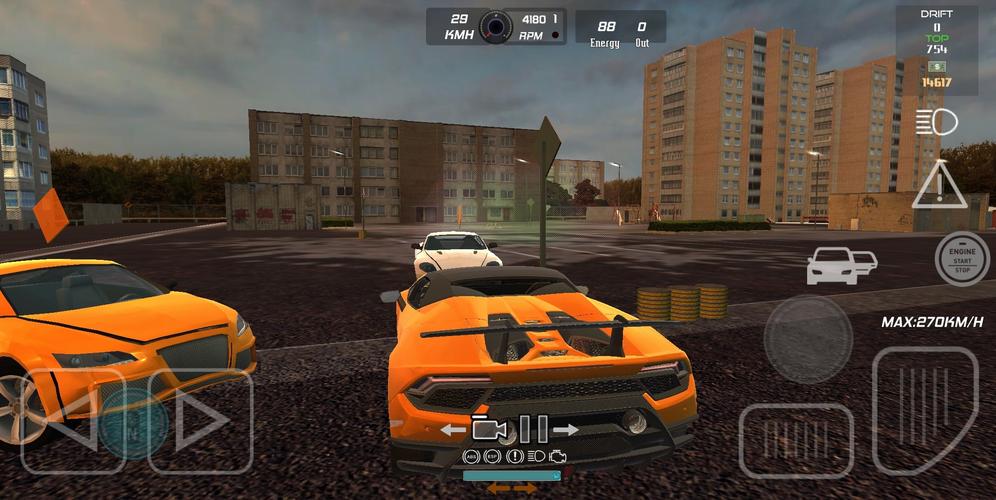
Task: Toggle the headlights icon
Action: pyautogui.click(x=936, y=123)
